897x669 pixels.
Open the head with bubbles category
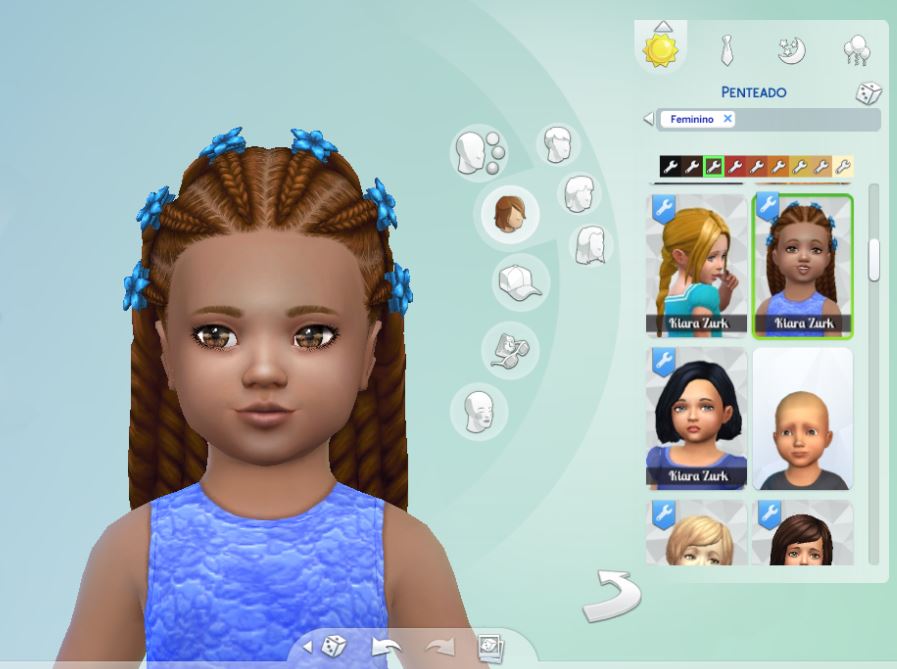pos(478,152)
